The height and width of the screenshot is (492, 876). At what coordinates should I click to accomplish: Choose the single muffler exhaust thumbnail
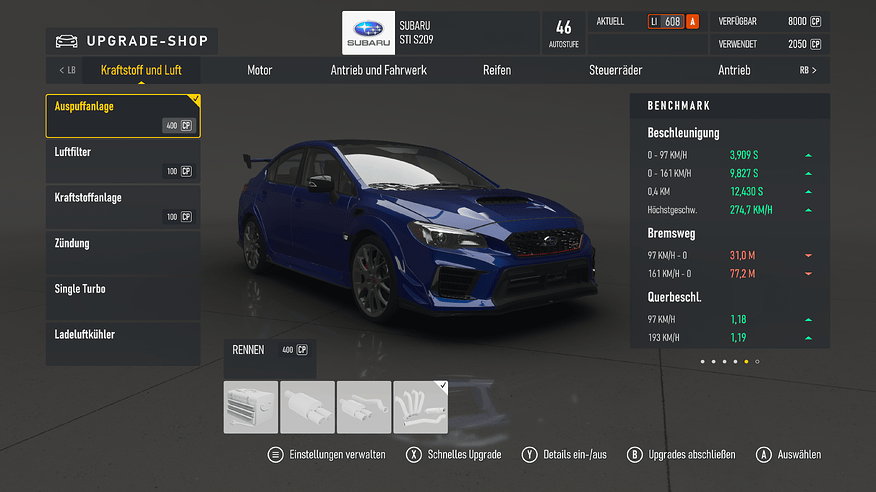point(307,407)
